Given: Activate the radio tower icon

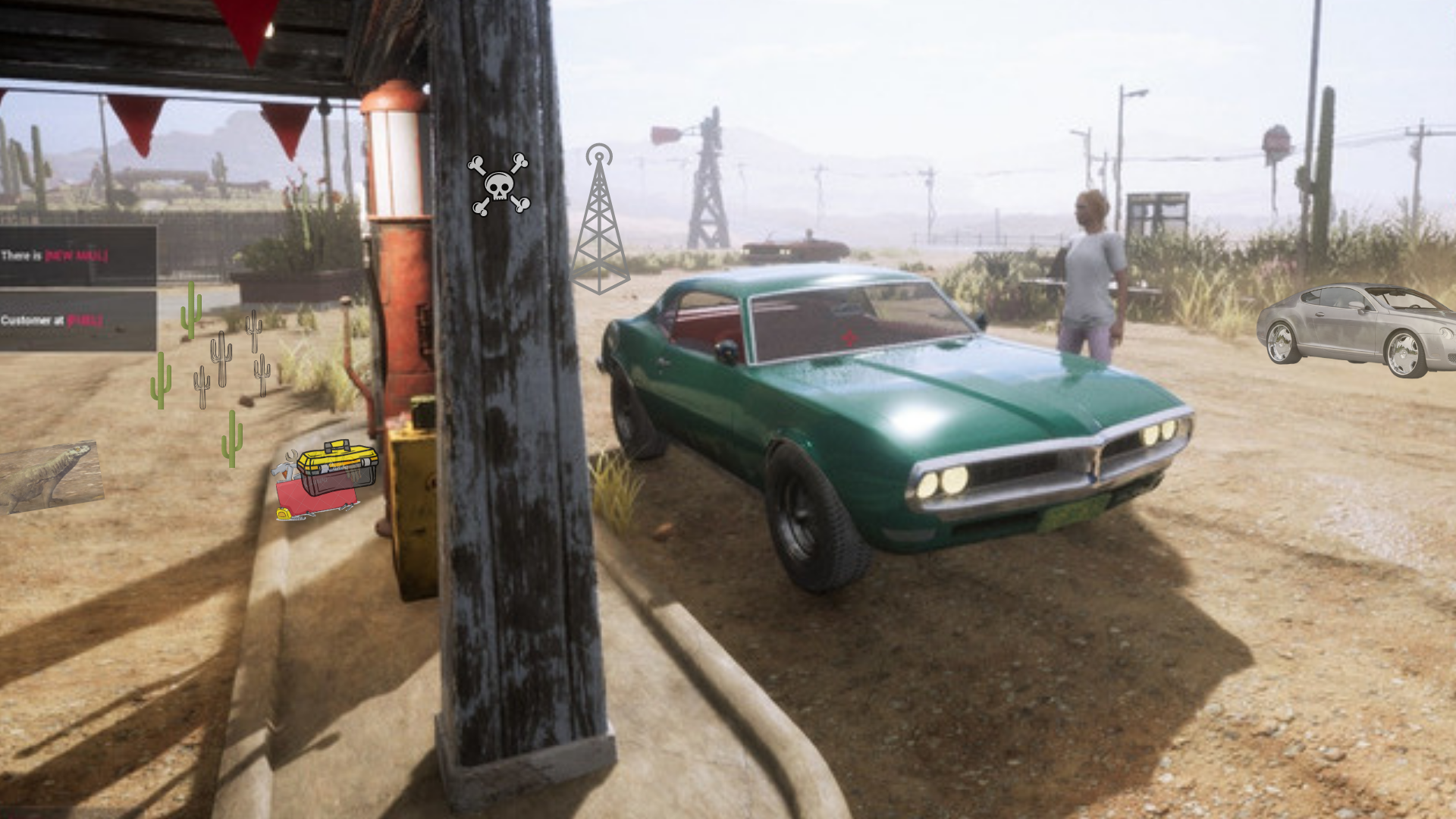Looking at the screenshot, I should tap(599, 219).
